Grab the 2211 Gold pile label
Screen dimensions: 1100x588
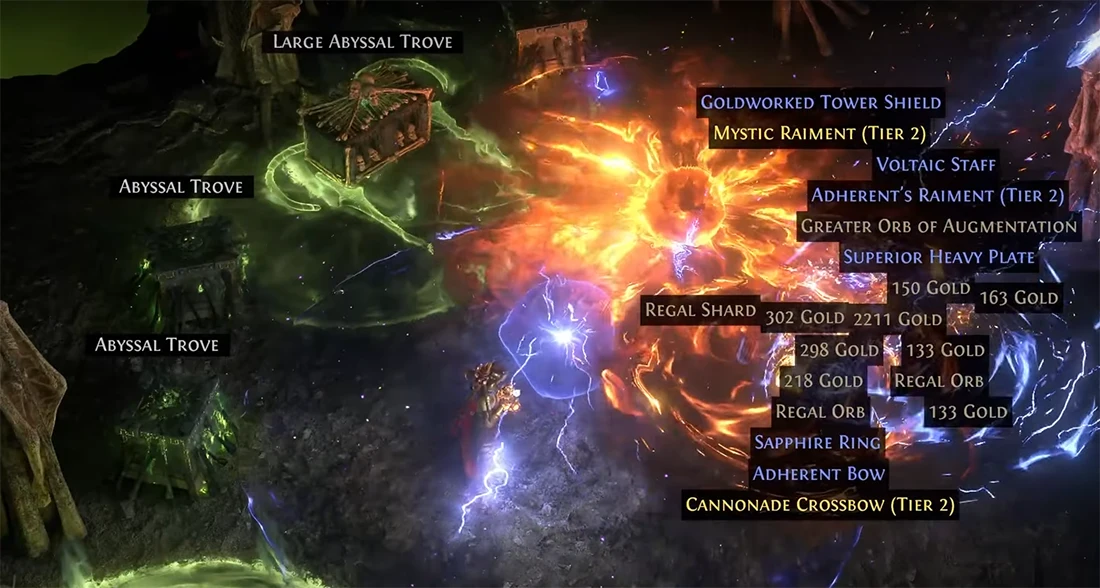pos(897,319)
